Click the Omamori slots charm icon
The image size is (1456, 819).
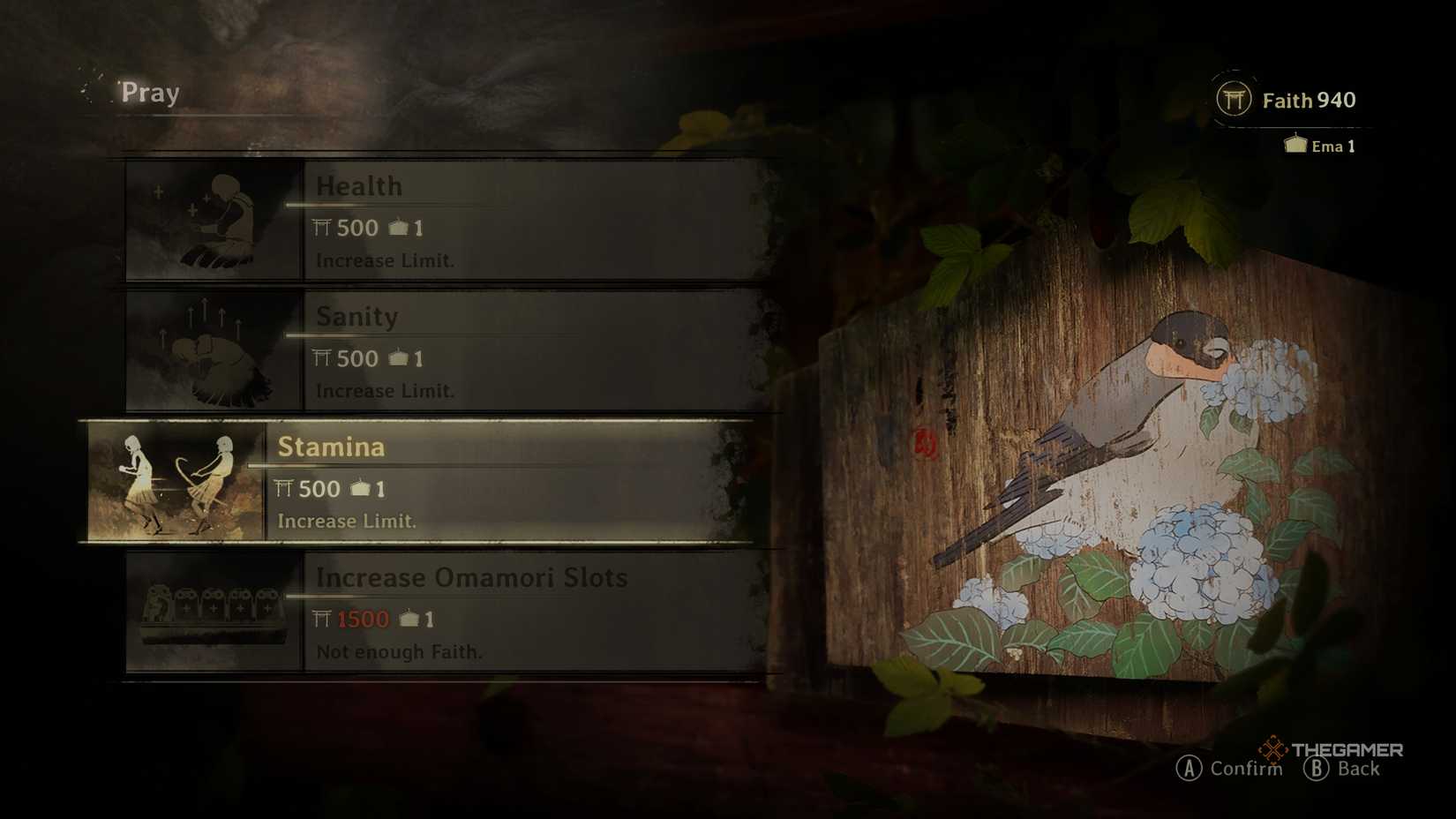pos(212,611)
